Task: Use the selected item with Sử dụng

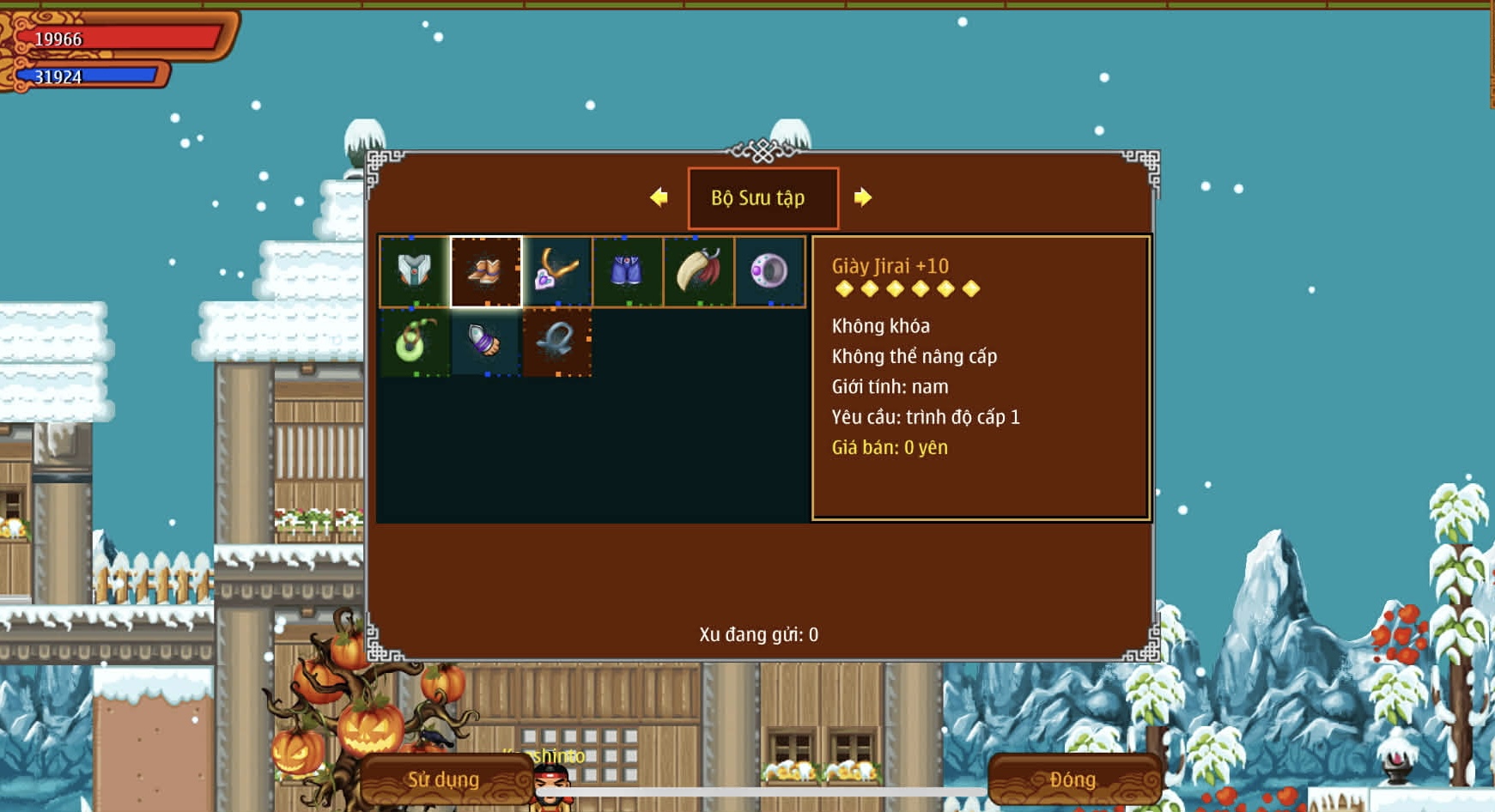Action: 445,779
